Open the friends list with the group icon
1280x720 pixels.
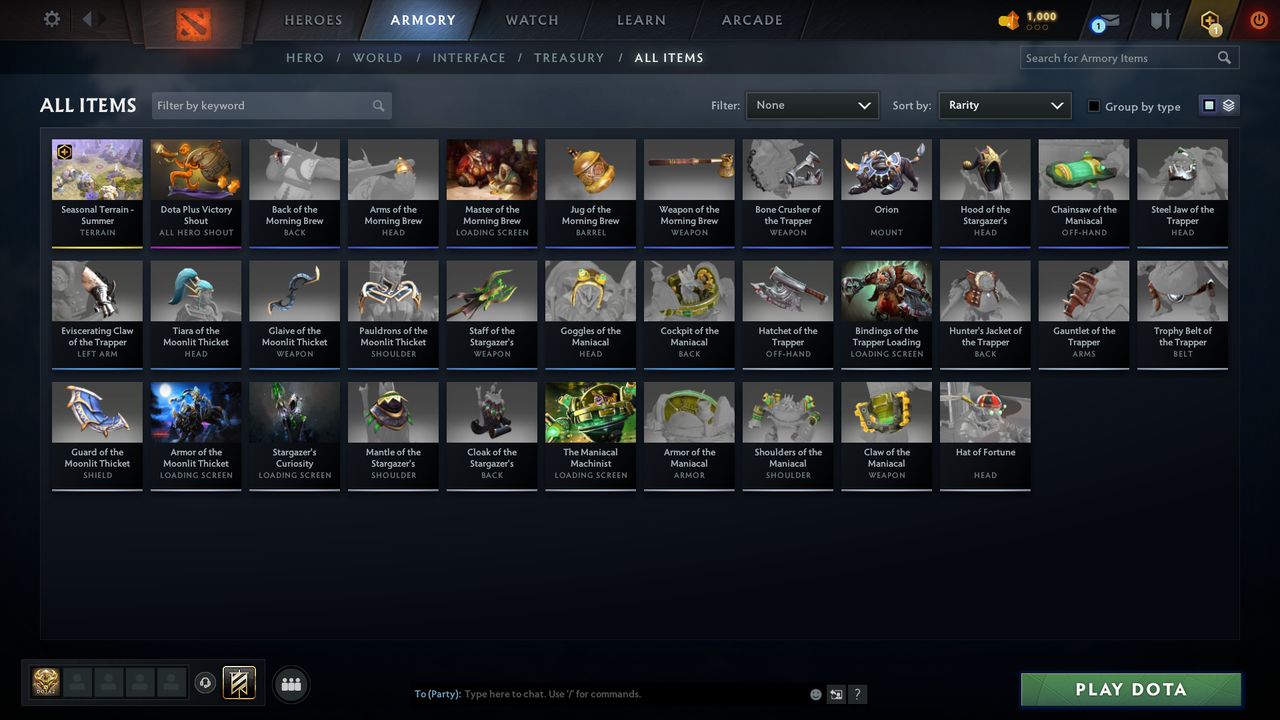(x=291, y=684)
